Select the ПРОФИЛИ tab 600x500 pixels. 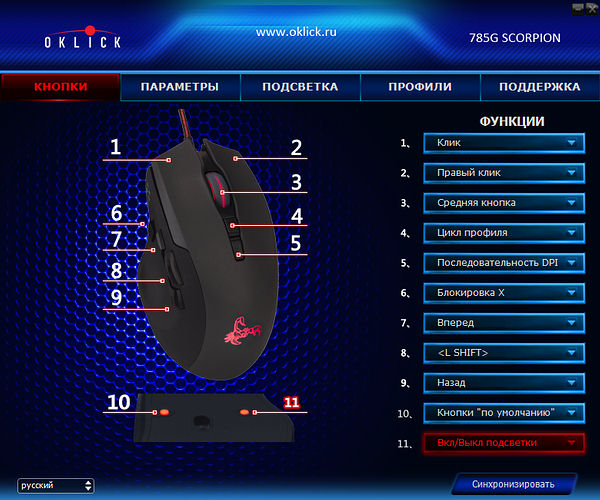pyautogui.click(x=420, y=87)
